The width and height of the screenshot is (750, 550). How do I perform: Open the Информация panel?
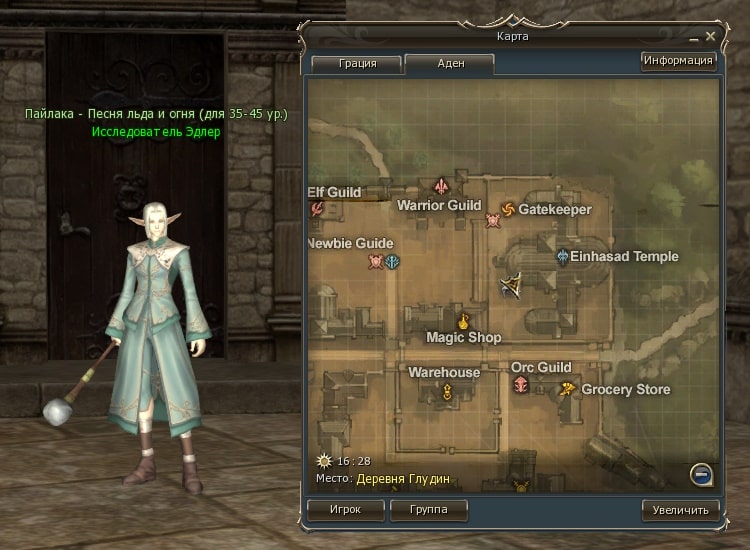[x=679, y=61]
